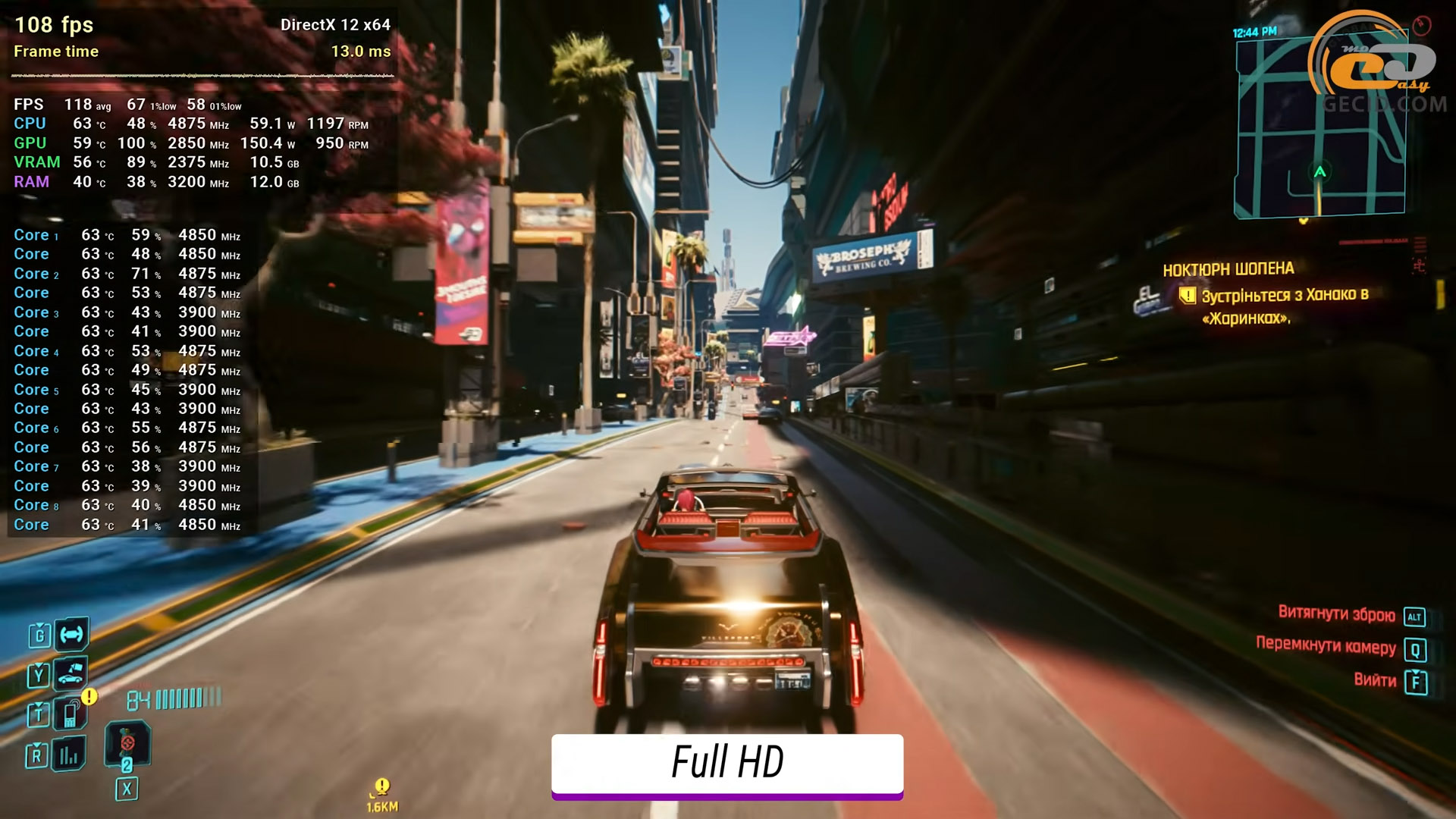Open the phone icon with alert badge

click(71, 713)
